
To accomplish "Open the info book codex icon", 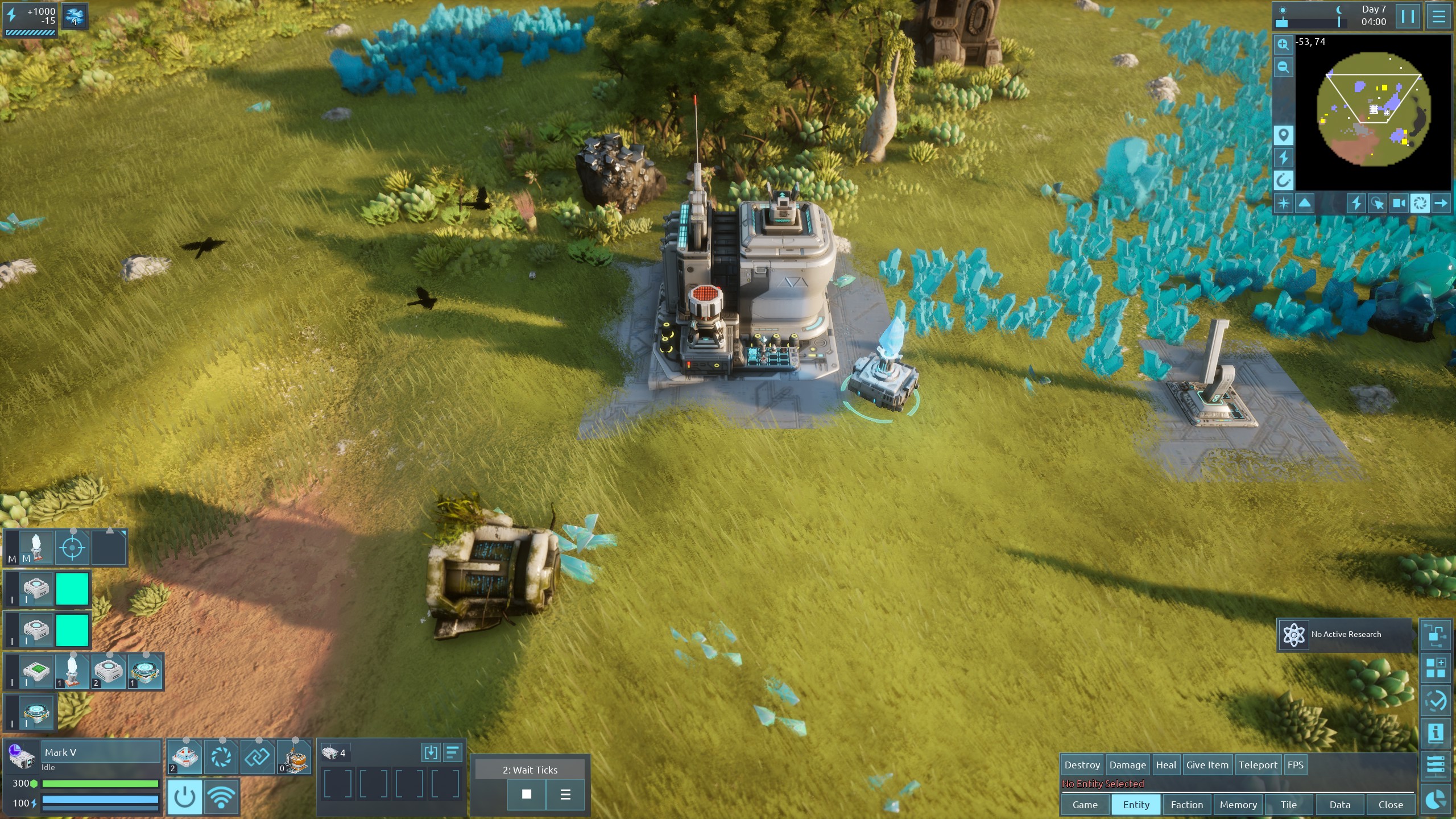I will (1435, 733).
